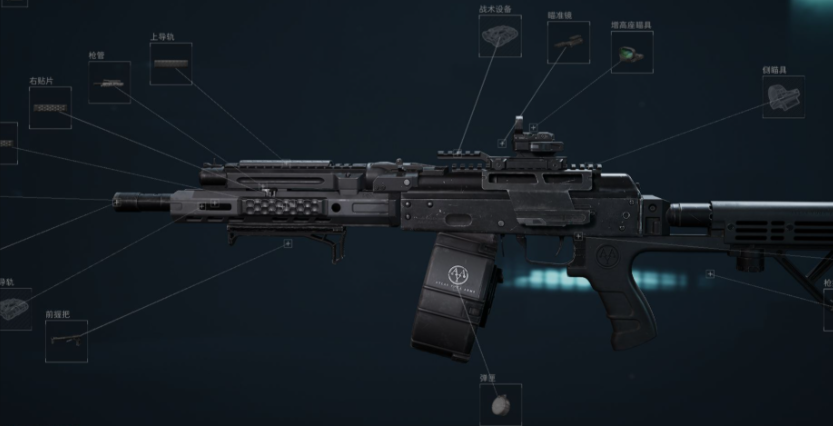Select the 侧瞄具 side sight slot
Image resolution: width=833 pixels, height=426 pixels.
coord(783,96)
